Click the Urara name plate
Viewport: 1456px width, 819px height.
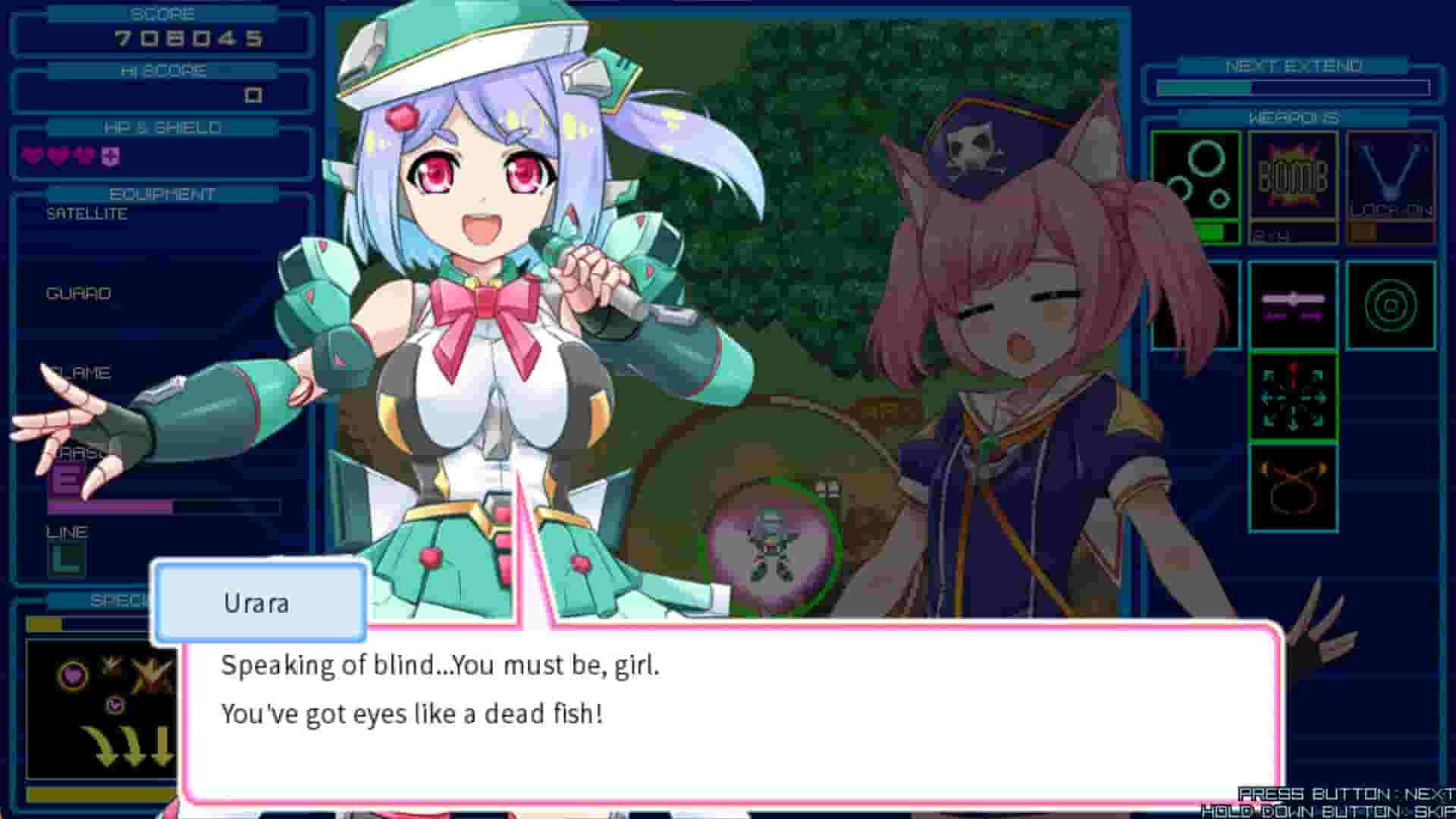[x=260, y=603]
